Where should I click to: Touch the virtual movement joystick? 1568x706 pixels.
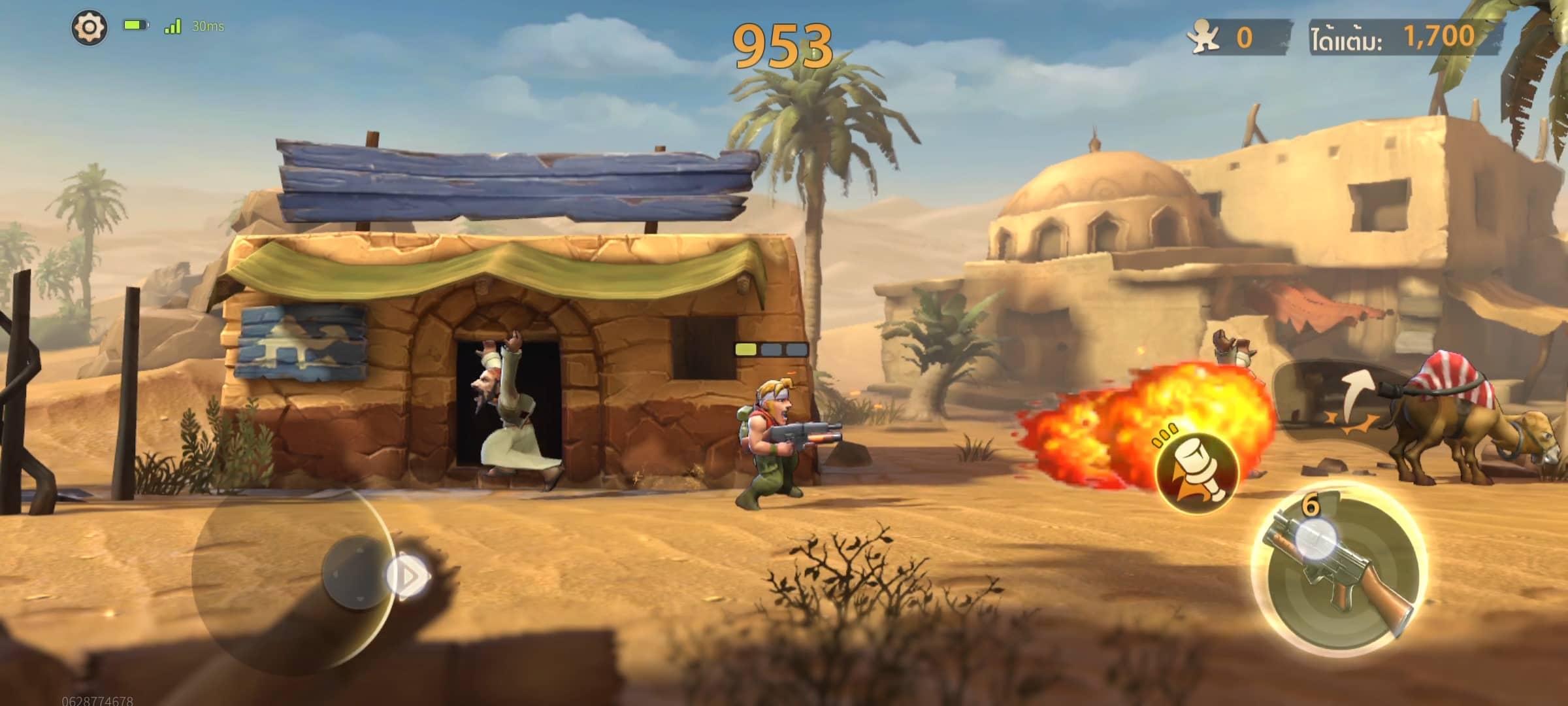pyautogui.click(x=357, y=573)
